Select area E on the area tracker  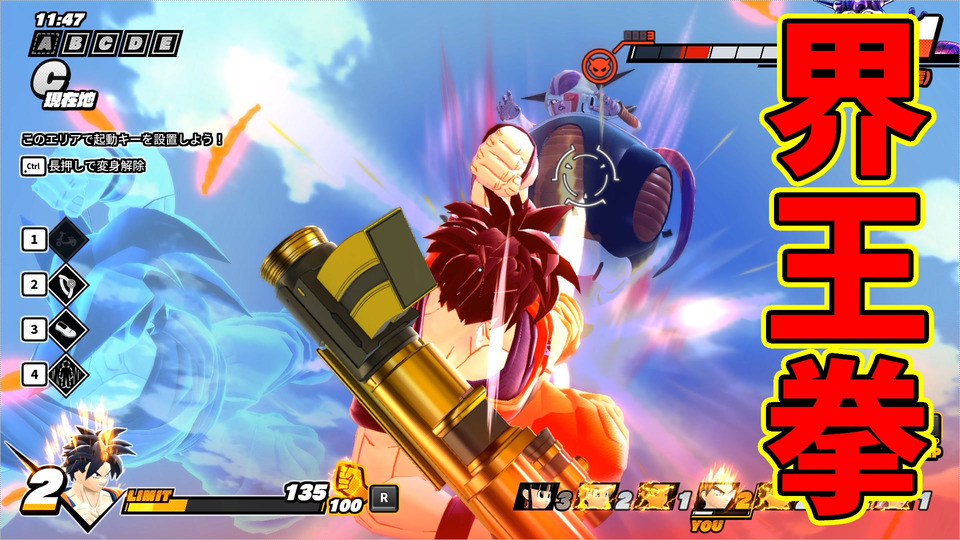coord(166,43)
